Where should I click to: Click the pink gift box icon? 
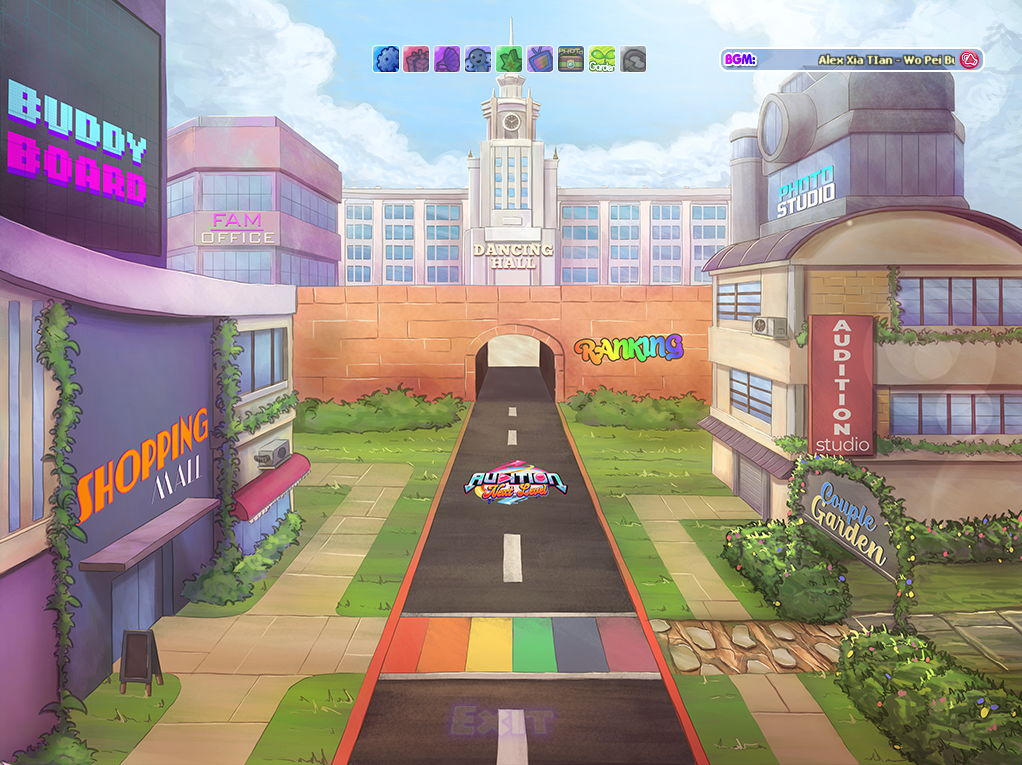[x=416, y=59]
